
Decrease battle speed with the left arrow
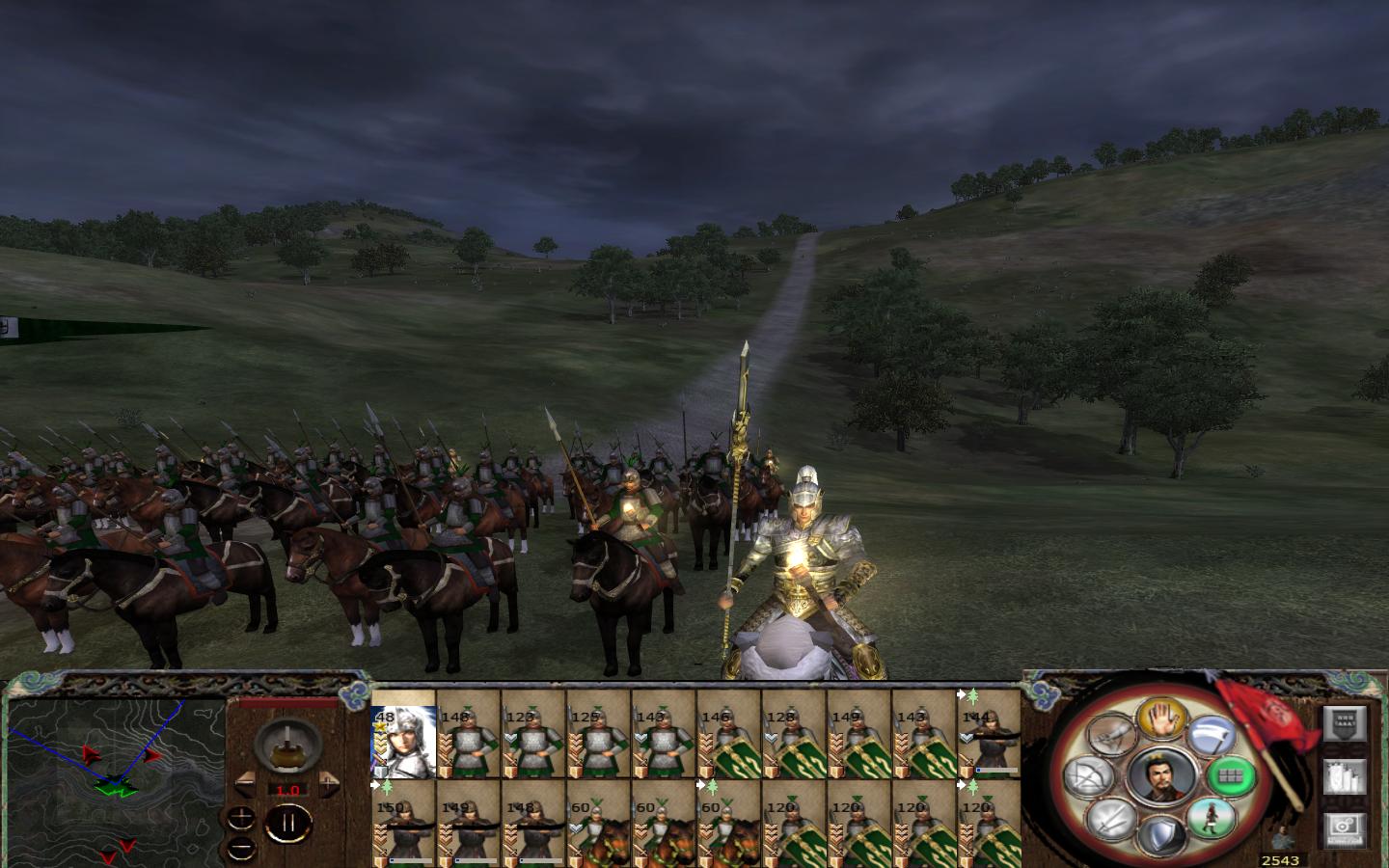click(x=244, y=783)
